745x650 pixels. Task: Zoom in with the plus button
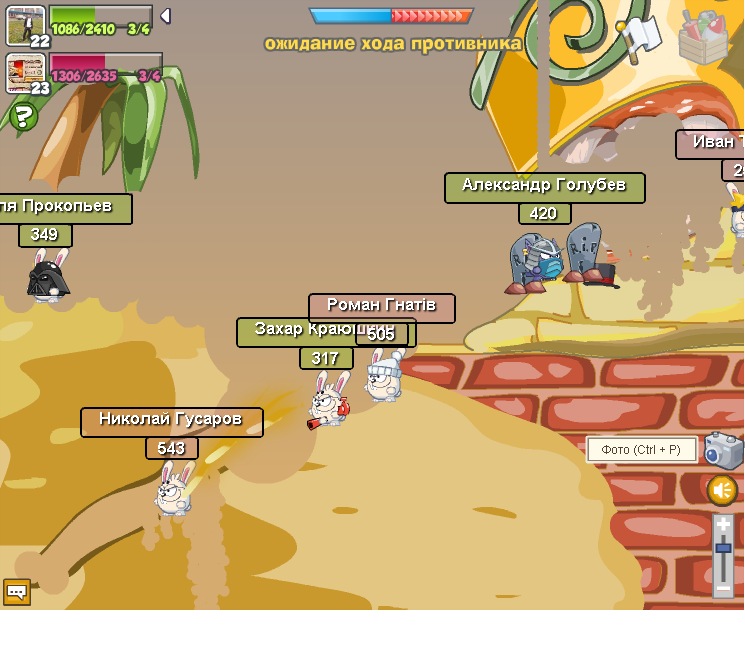[723, 524]
